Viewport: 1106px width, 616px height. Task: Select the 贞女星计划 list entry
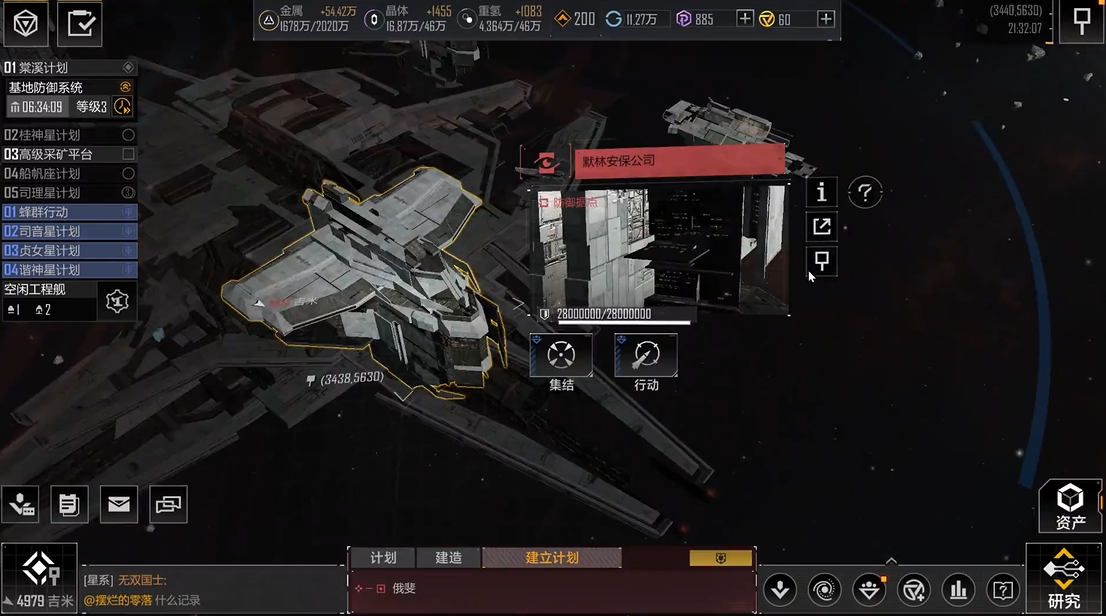[69, 250]
